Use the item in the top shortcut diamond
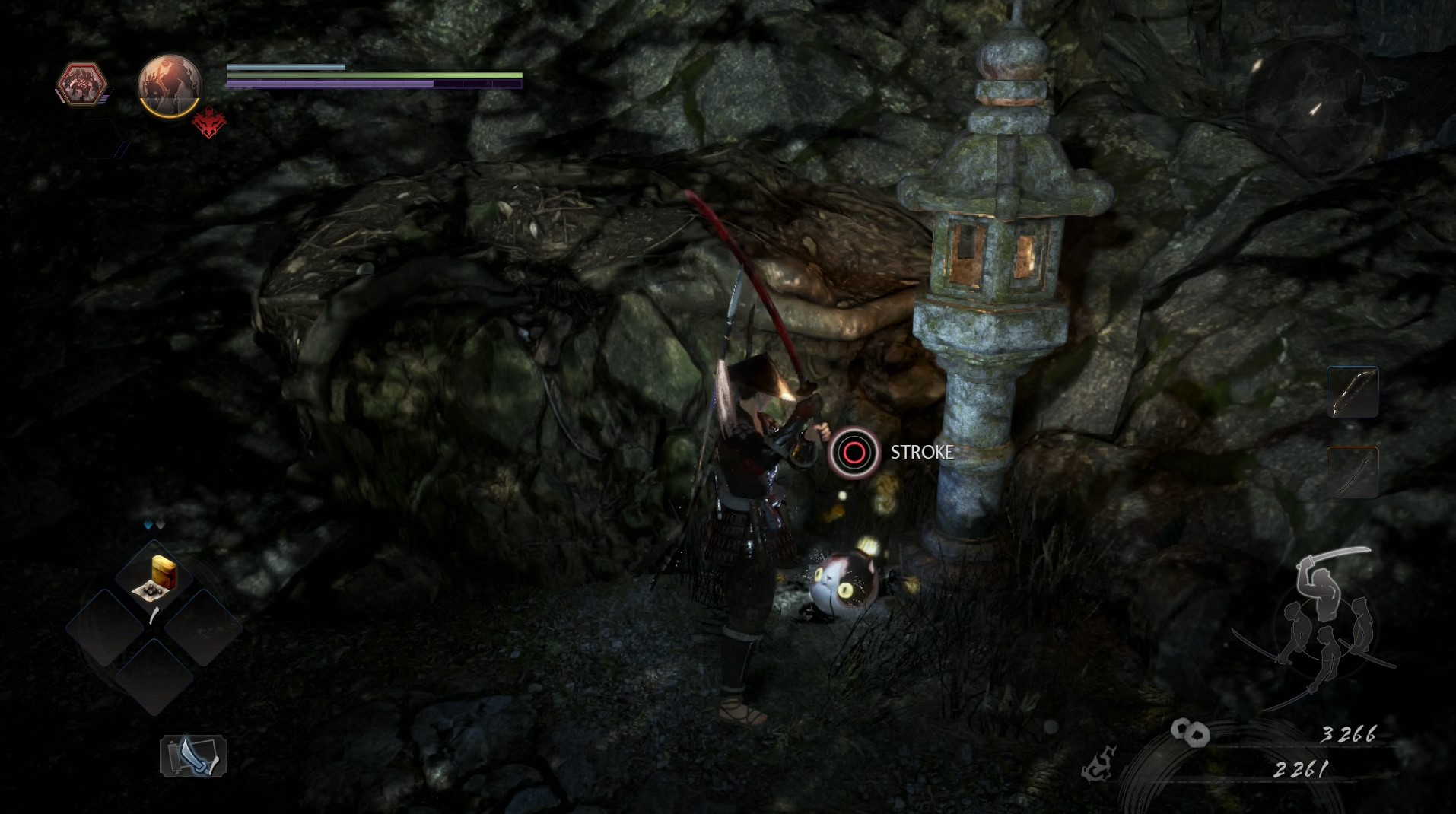Screen dimensions: 1456x814 tap(154, 579)
